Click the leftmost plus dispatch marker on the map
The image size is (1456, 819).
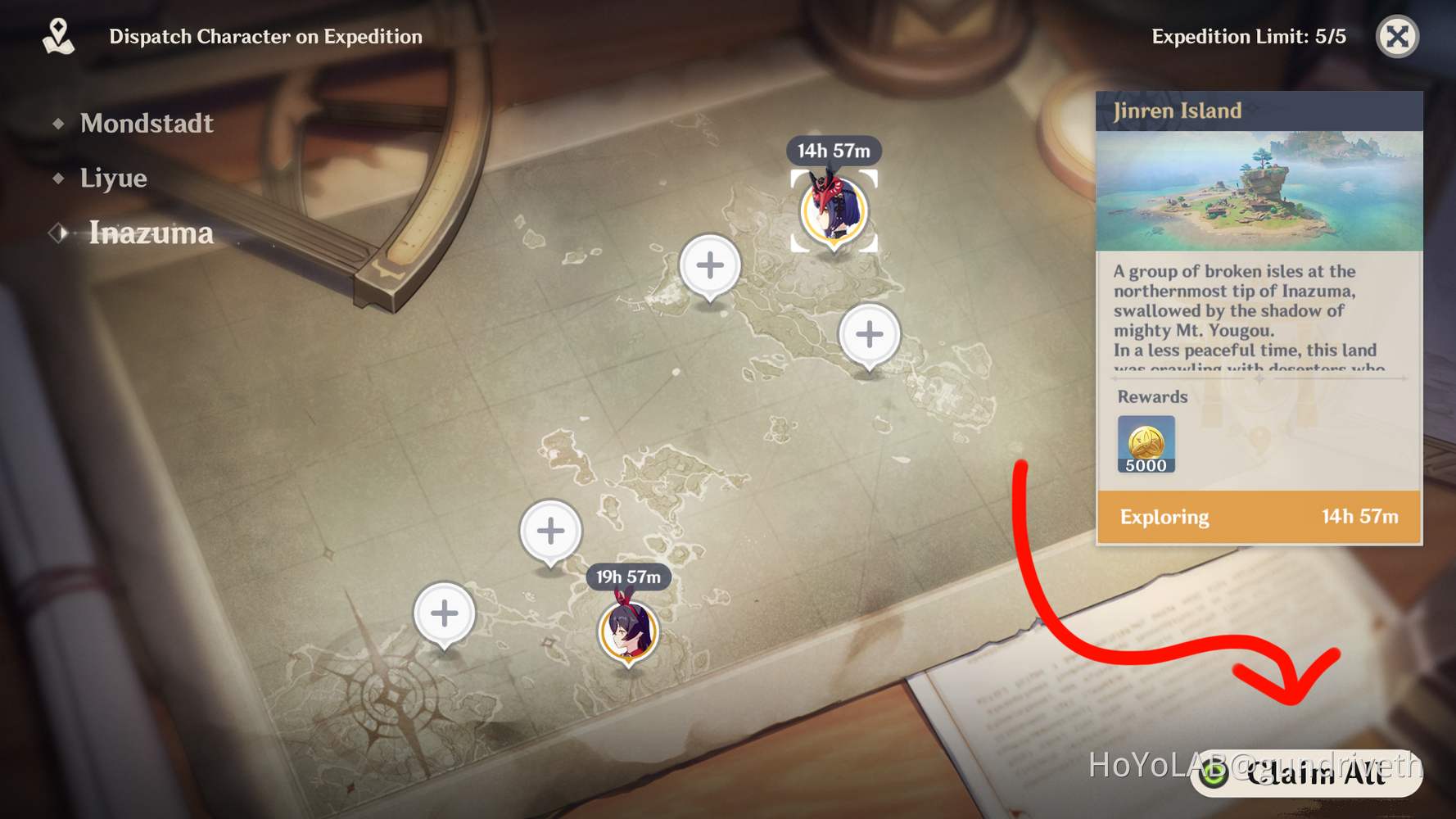click(x=445, y=613)
